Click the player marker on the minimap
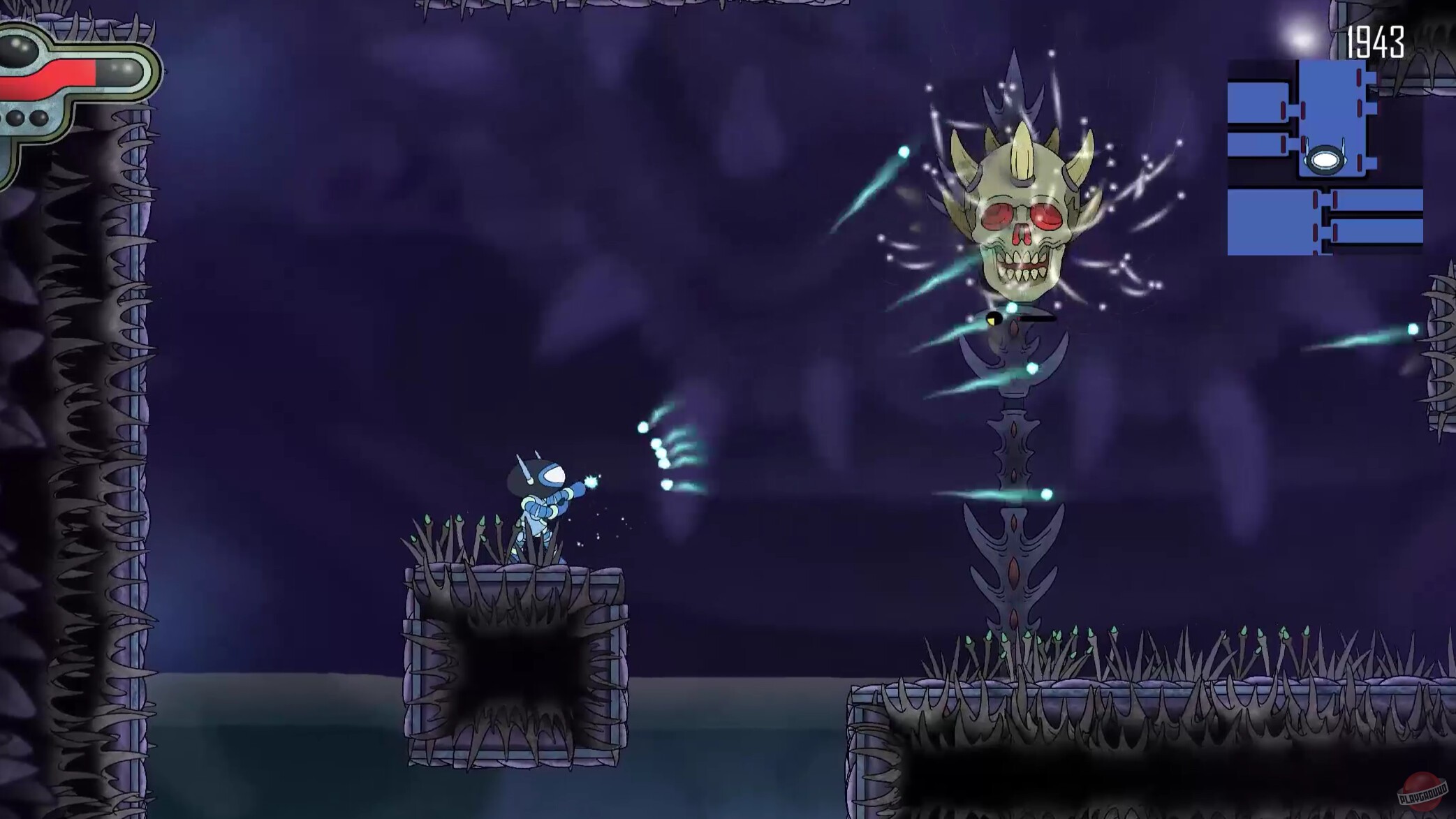This screenshot has width=1456, height=819. click(x=1325, y=160)
